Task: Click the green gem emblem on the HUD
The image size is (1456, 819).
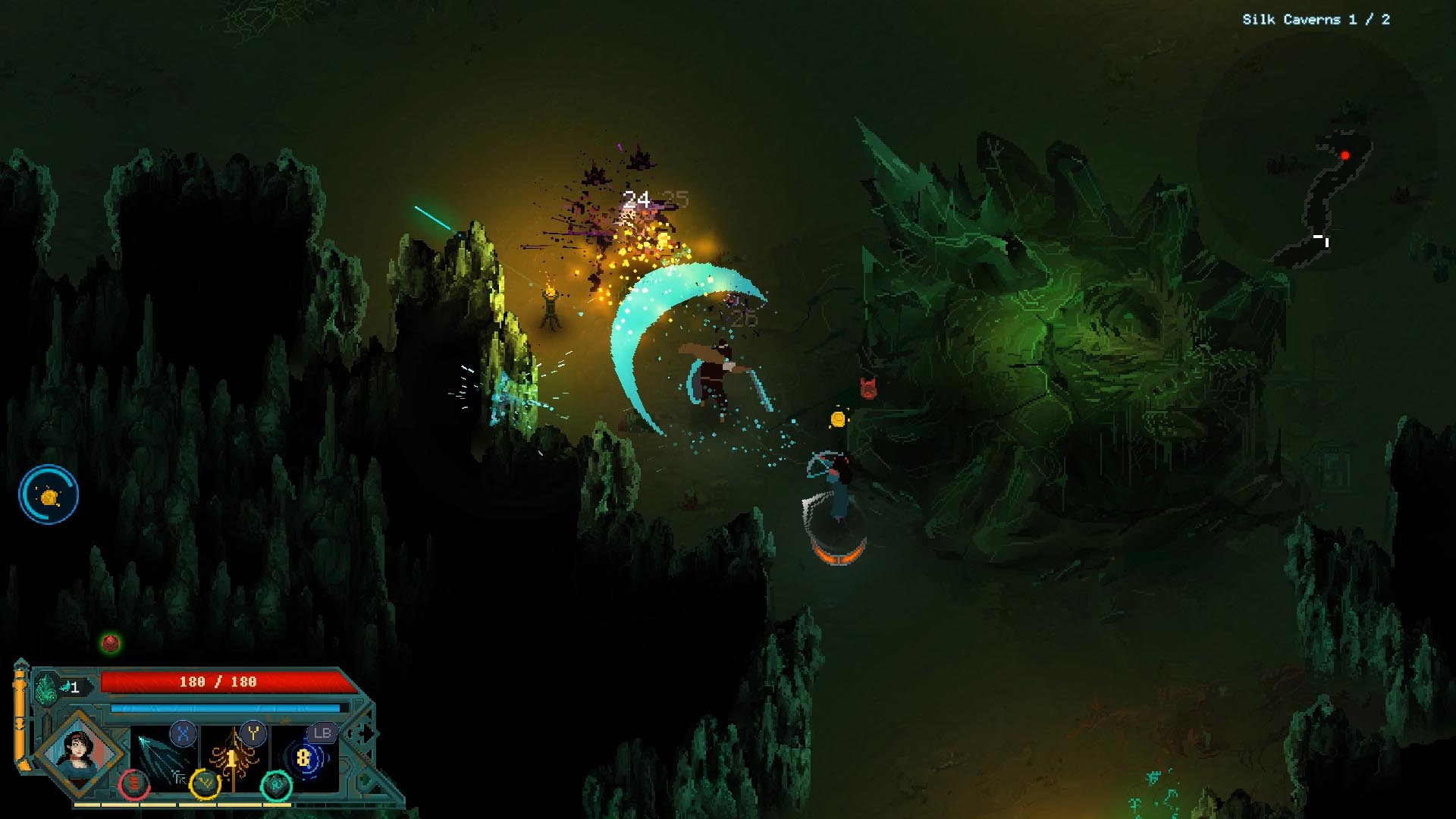Action: pos(46,688)
